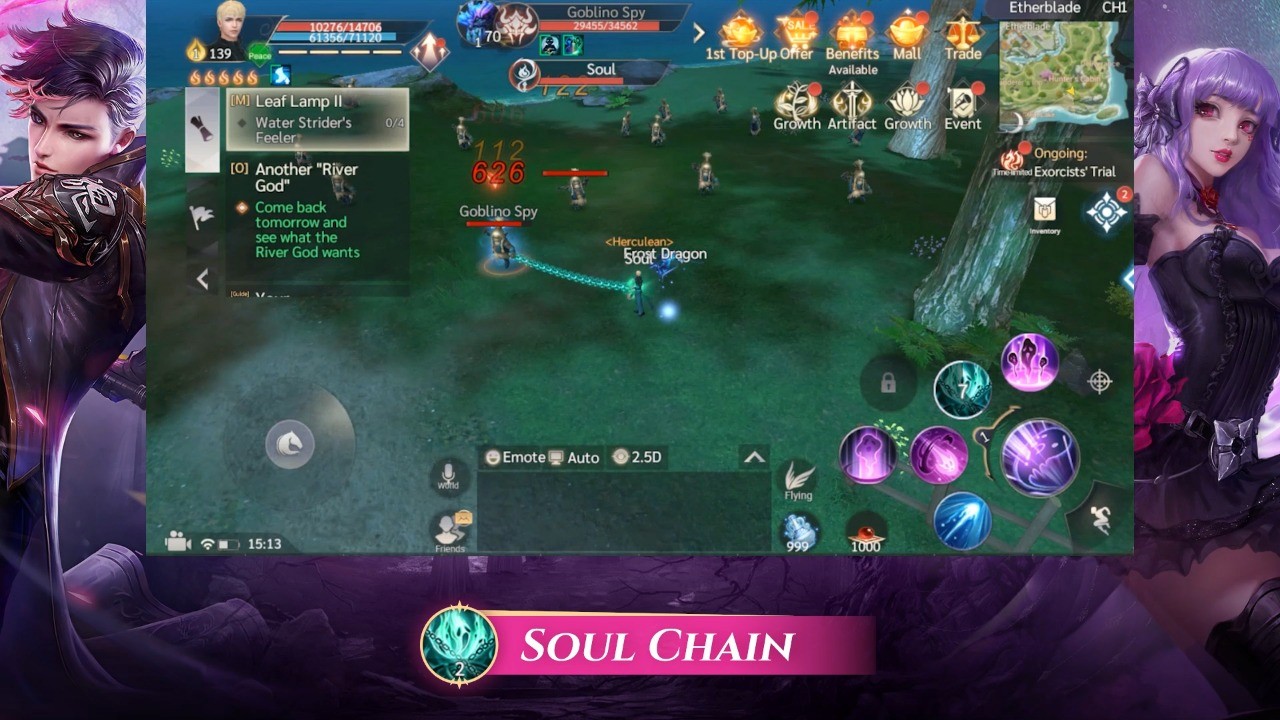
Task: Collapse the quest tracker panel
Action: 203,279
